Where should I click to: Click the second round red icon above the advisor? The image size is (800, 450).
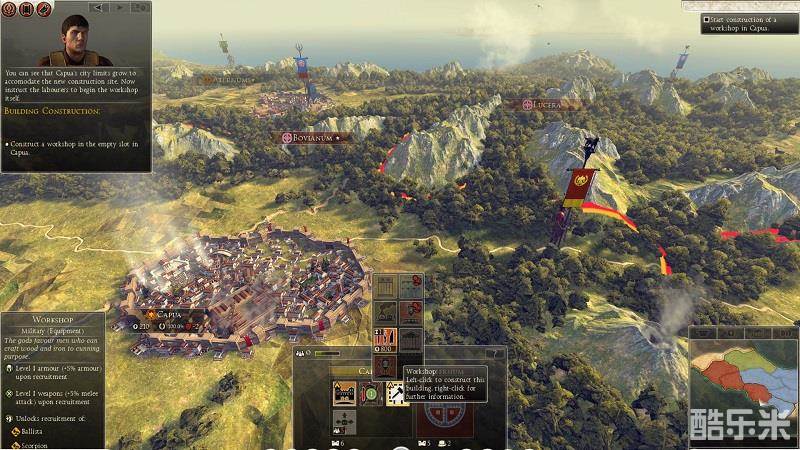(27, 8)
